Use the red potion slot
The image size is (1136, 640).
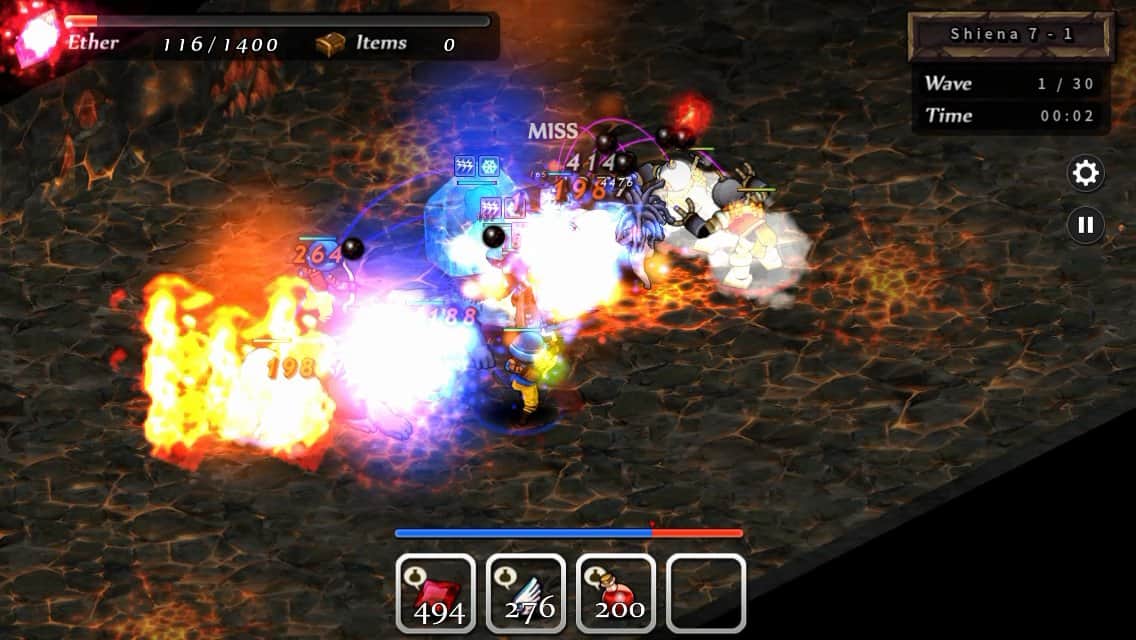pos(616,593)
